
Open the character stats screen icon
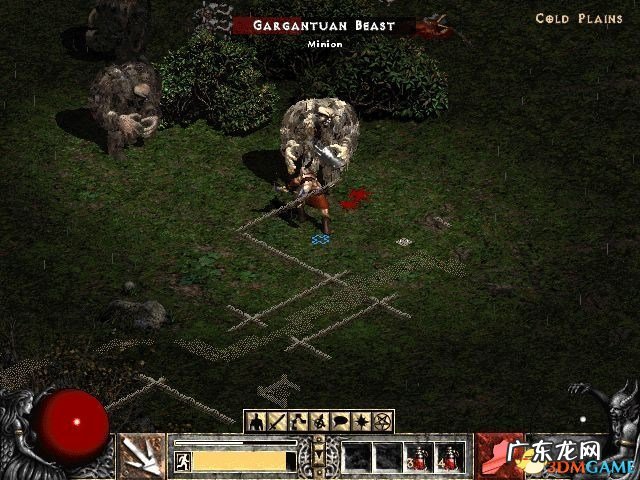pyautogui.click(x=256, y=421)
